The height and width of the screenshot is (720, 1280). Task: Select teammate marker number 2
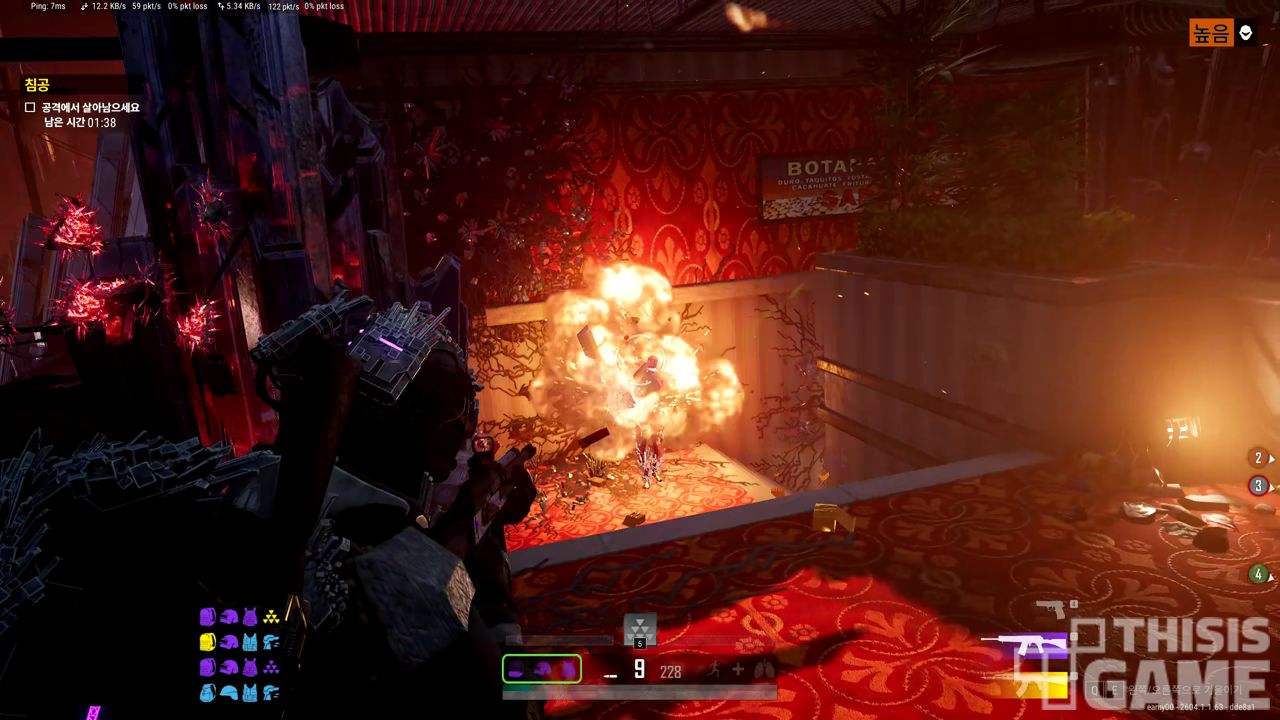click(x=1259, y=458)
